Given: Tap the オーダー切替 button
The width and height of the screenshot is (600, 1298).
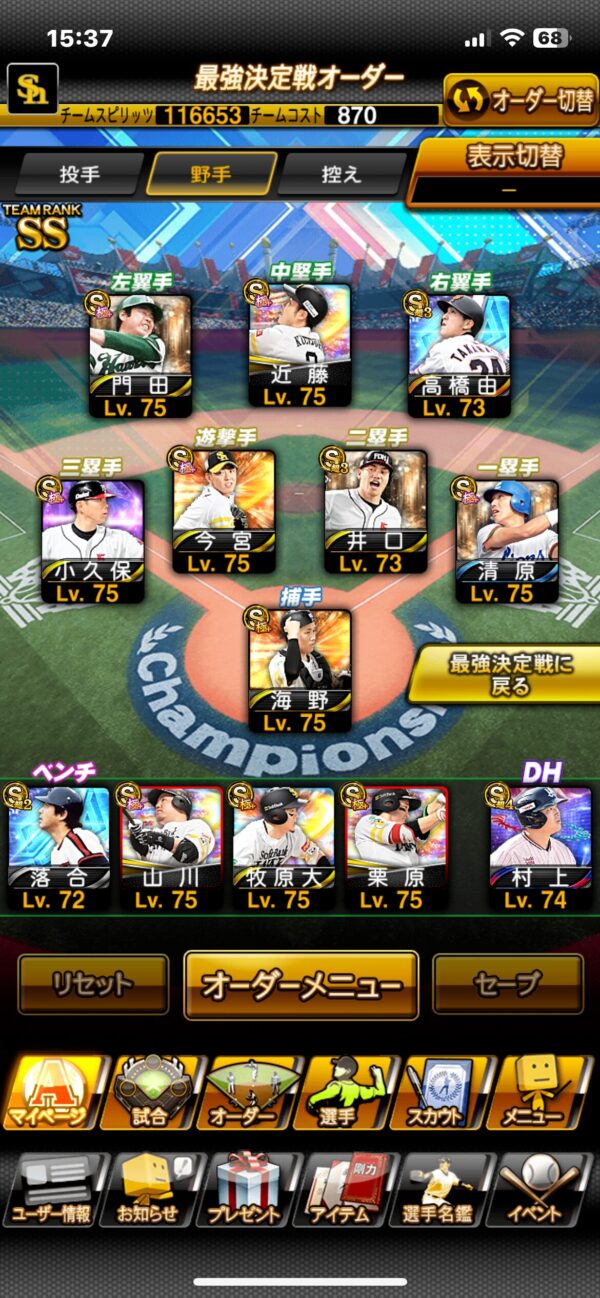Looking at the screenshot, I should tap(520, 100).
